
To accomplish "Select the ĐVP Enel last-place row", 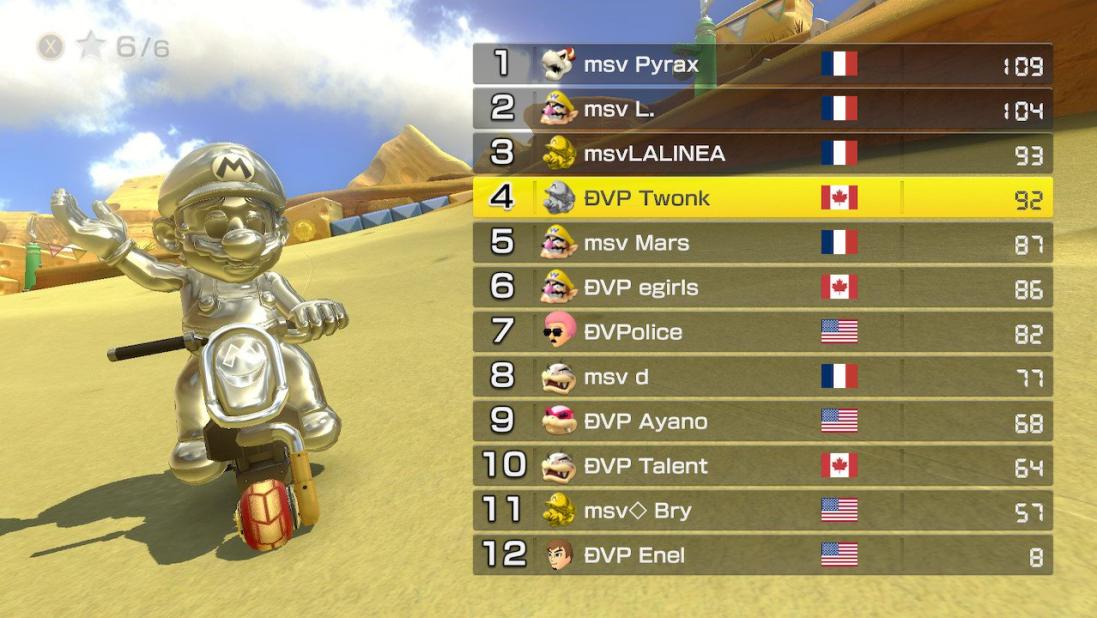I will point(762,555).
